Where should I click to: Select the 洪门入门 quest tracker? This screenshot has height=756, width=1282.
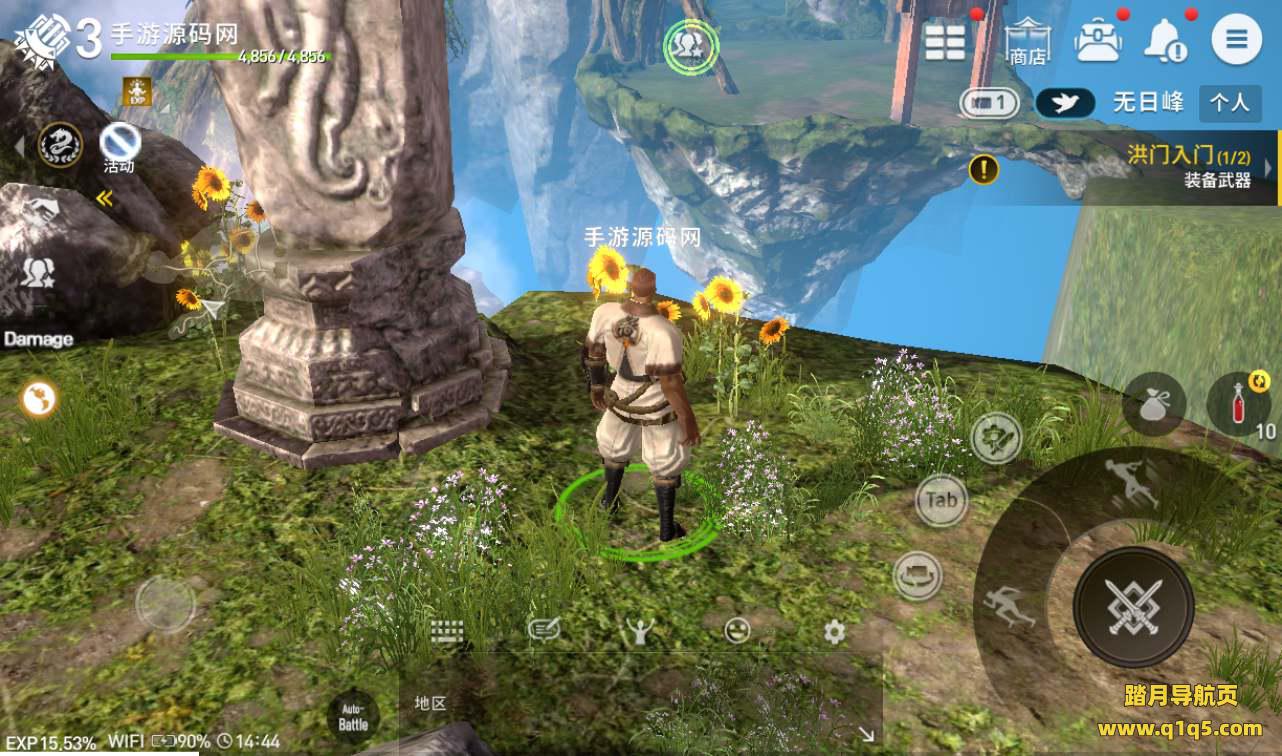1187,167
